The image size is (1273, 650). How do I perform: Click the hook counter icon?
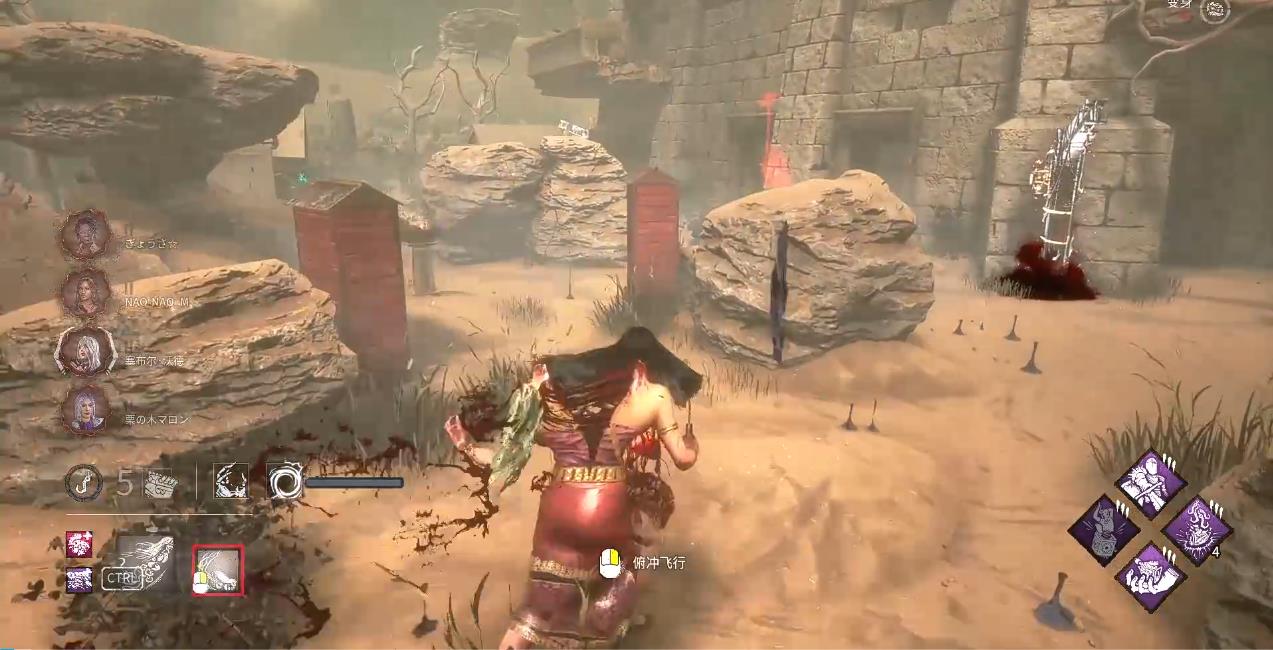[x=83, y=482]
